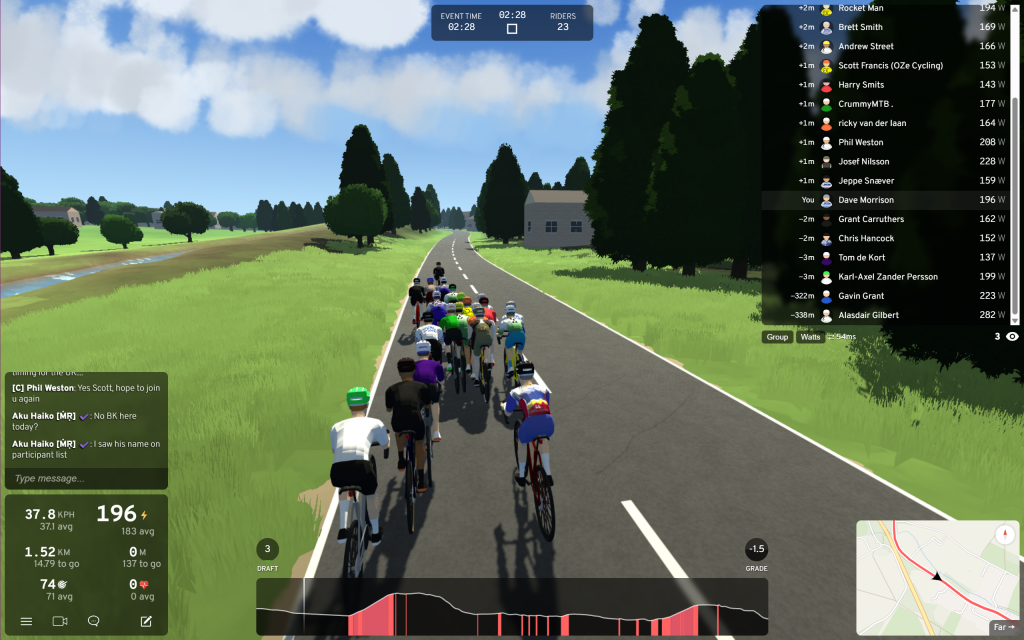
Task: Open the hamburger menu icon
Action: click(x=27, y=621)
